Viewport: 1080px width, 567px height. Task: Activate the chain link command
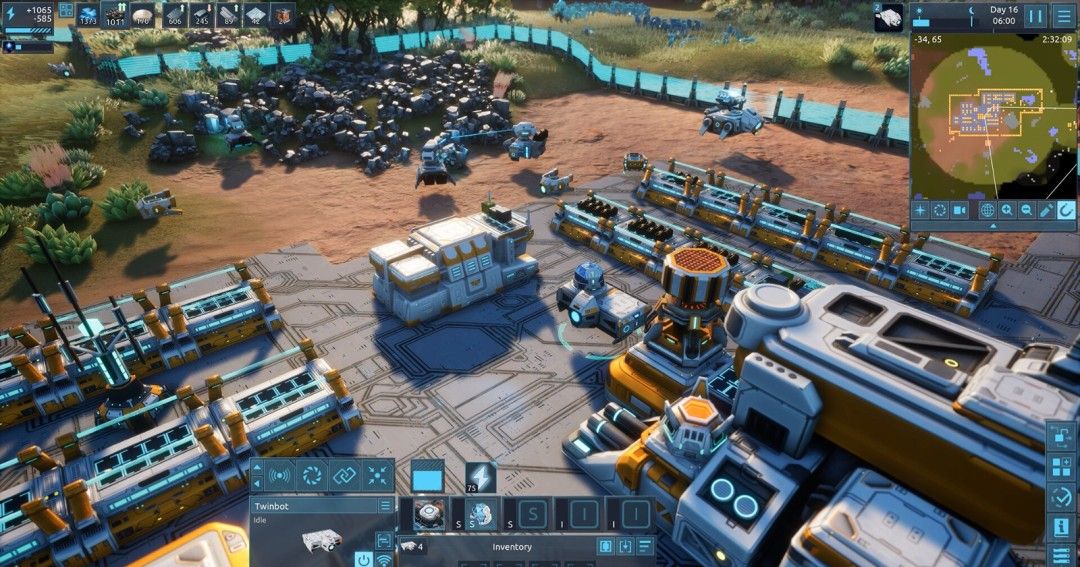[345, 476]
